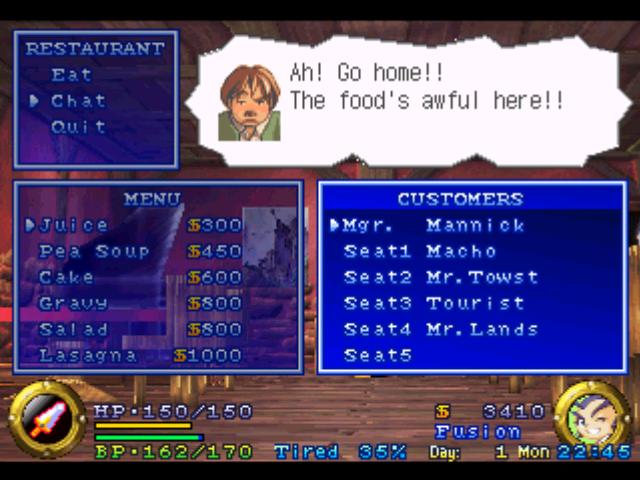This screenshot has height=480, width=640.
Task: Select Cake on the food menu
Action: coord(67,277)
